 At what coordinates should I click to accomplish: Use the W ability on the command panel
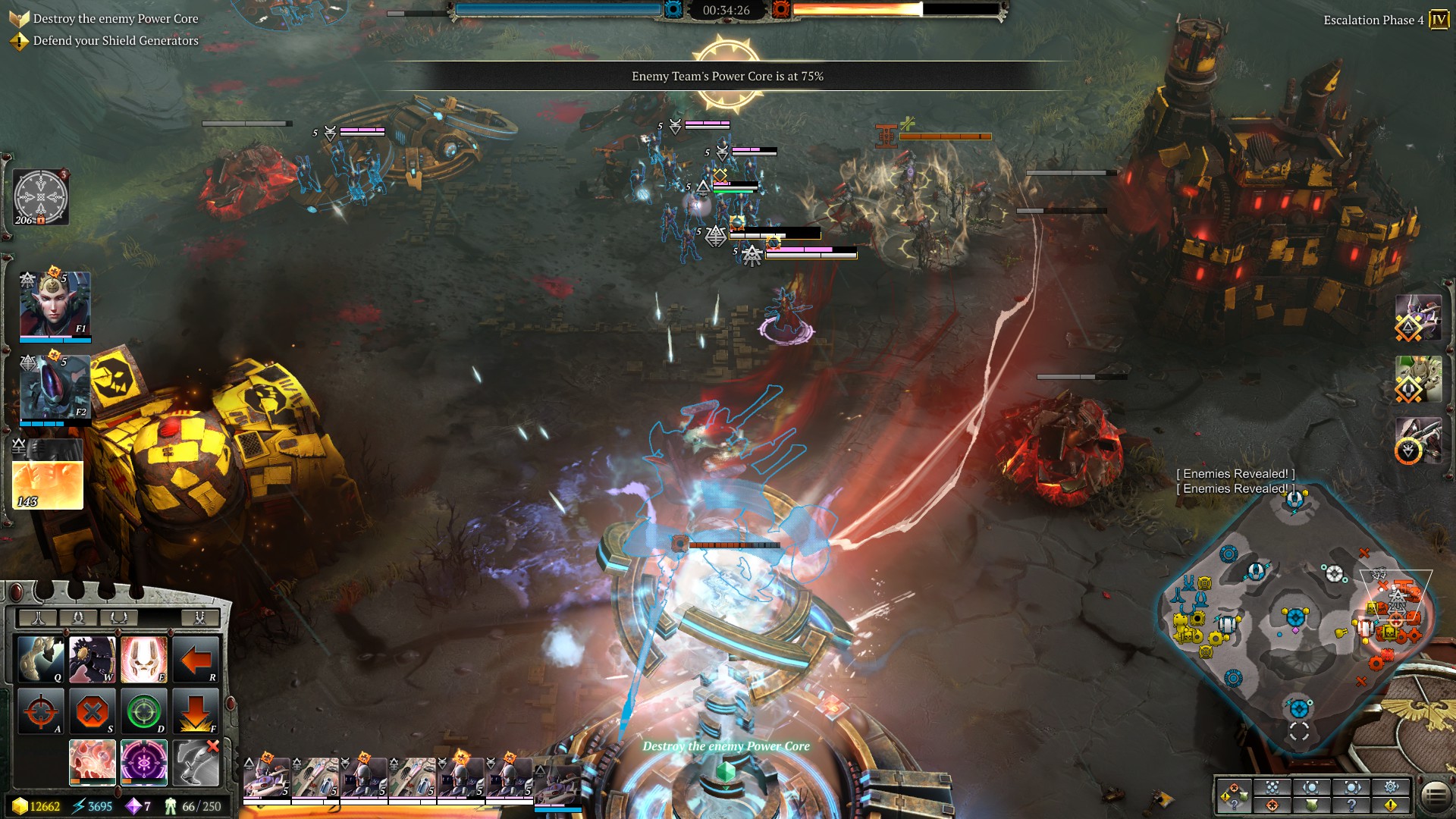[x=93, y=659]
